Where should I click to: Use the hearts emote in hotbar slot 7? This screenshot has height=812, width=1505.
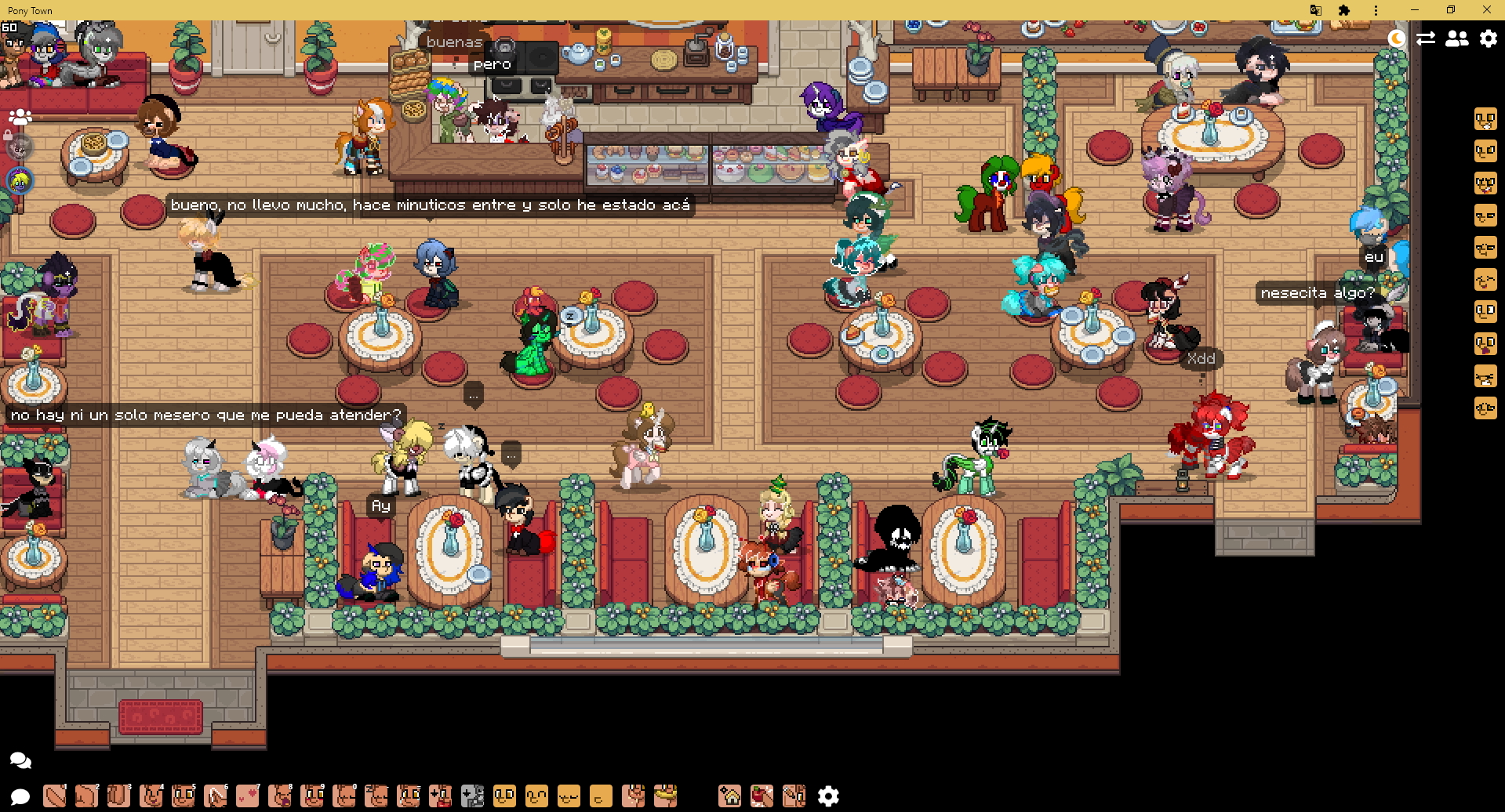click(x=248, y=796)
